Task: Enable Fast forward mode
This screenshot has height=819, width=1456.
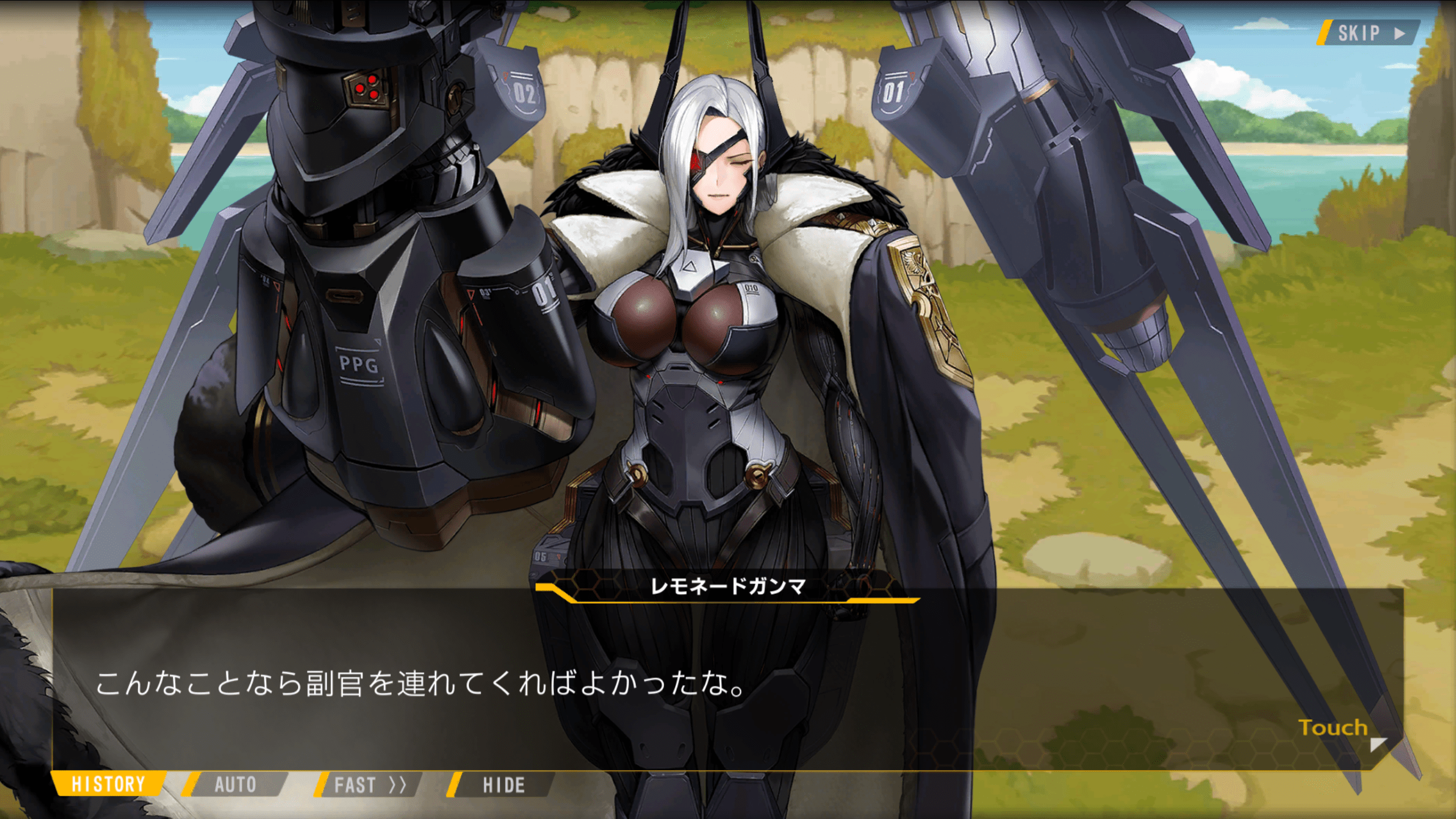Action: 369,785
